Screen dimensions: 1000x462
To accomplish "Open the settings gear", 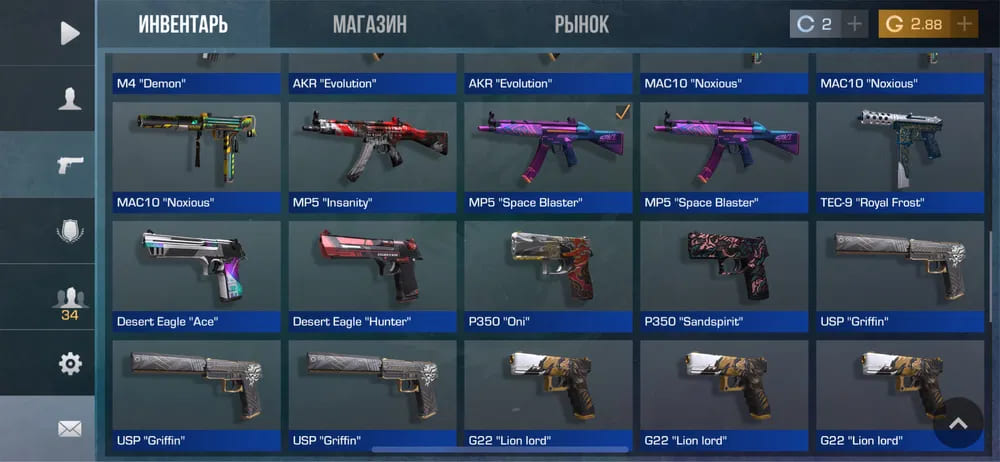I will (69, 364).
